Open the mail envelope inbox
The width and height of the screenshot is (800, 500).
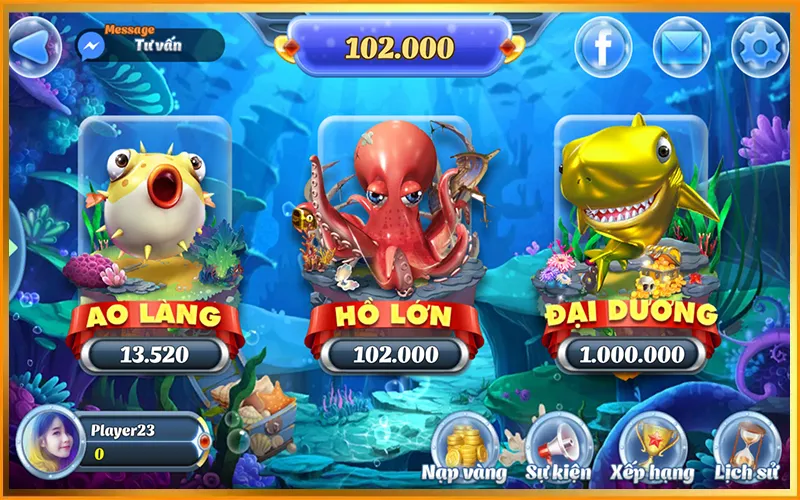click(682, 46)
